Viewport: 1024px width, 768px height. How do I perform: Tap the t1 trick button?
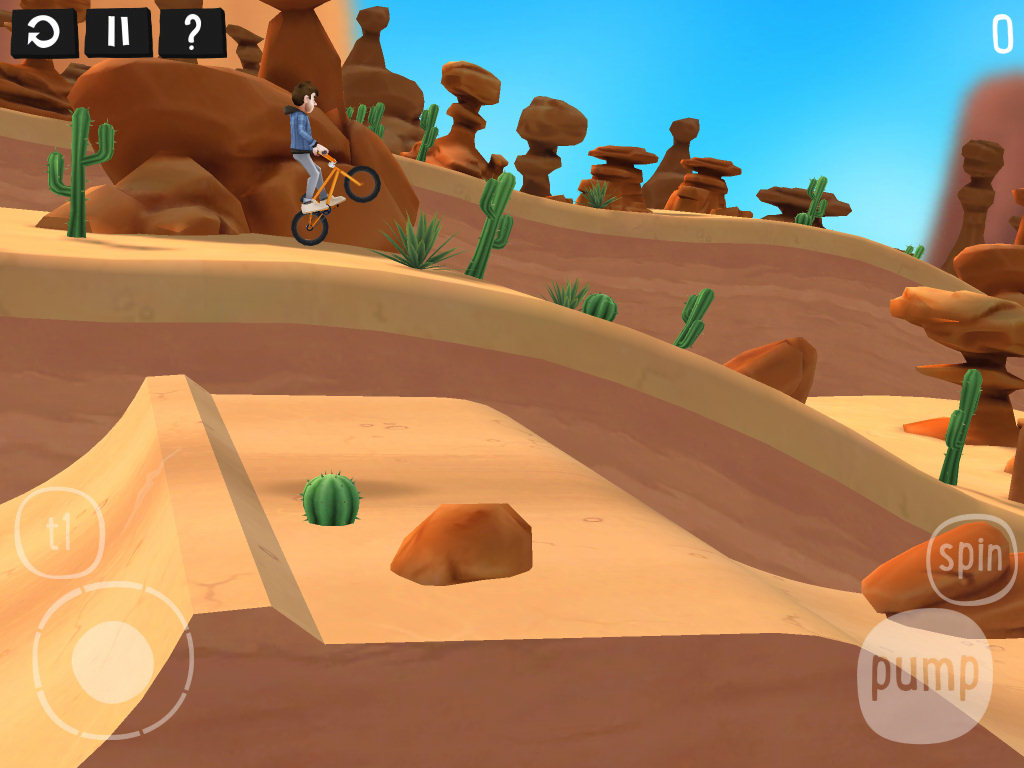60,533
